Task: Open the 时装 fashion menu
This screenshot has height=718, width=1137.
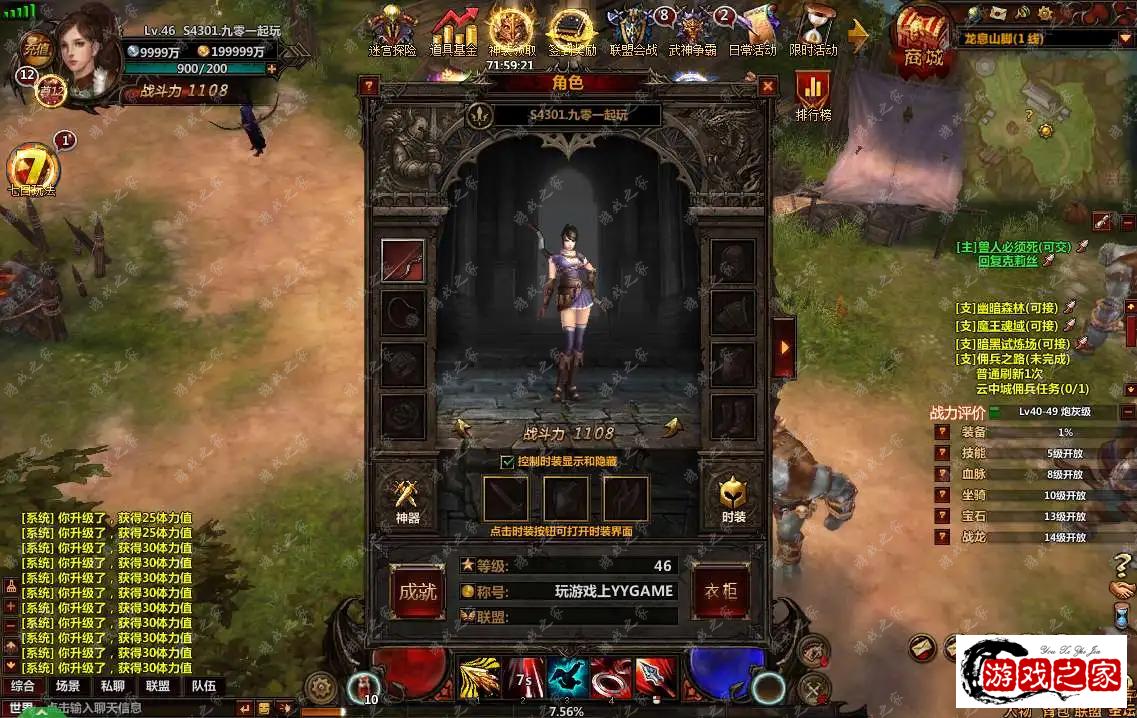Action: [x=733, y=497]
